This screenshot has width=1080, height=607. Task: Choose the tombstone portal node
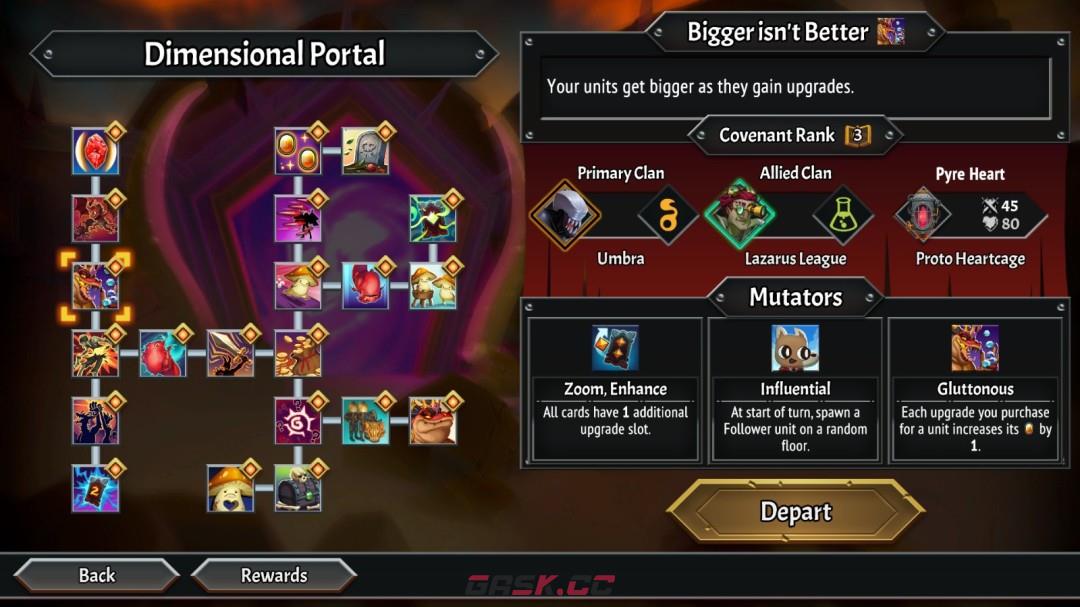(x=365, y=152)
